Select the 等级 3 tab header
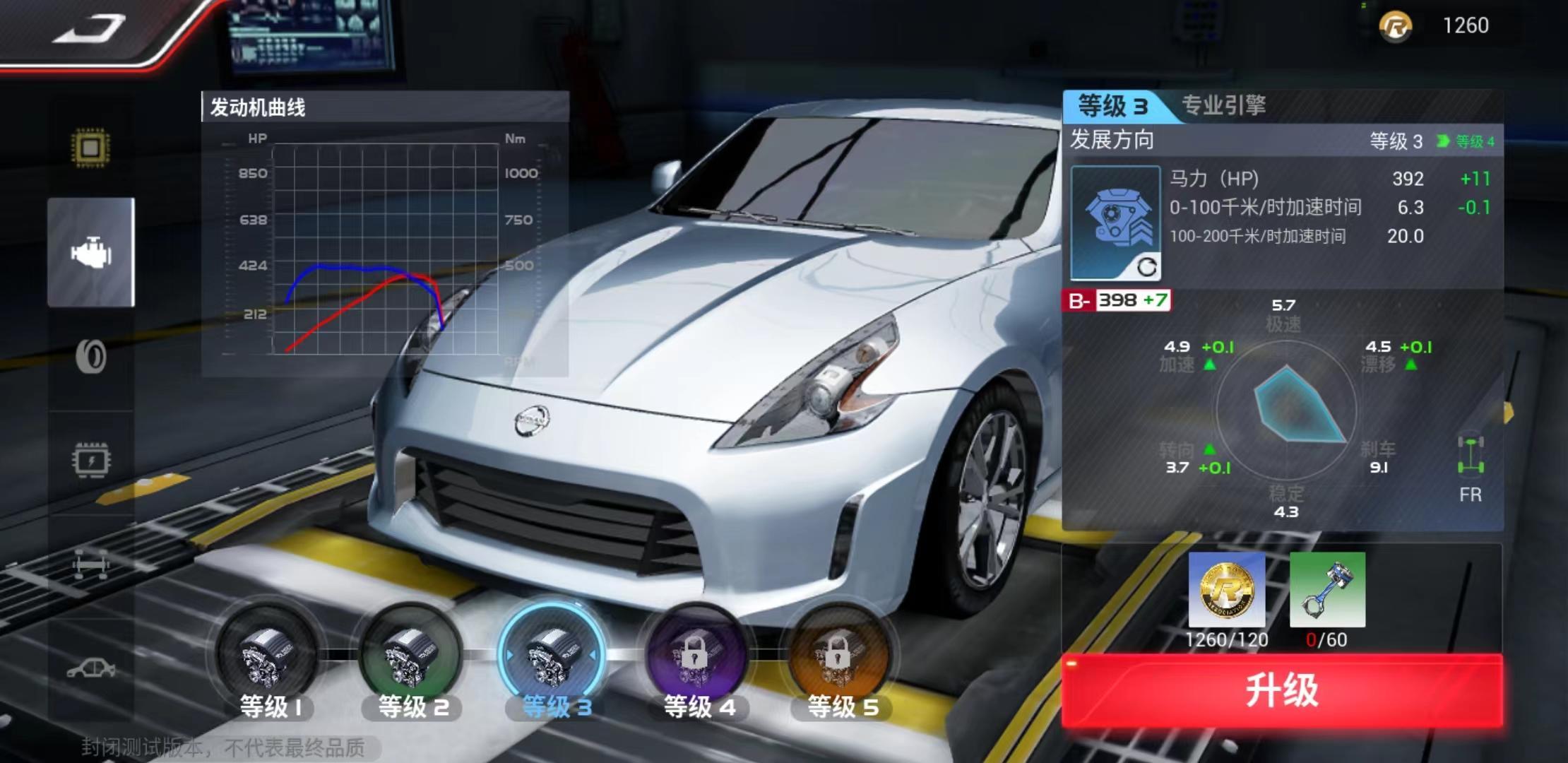This screenshot has height=763, width=1568. point(1112,106)
